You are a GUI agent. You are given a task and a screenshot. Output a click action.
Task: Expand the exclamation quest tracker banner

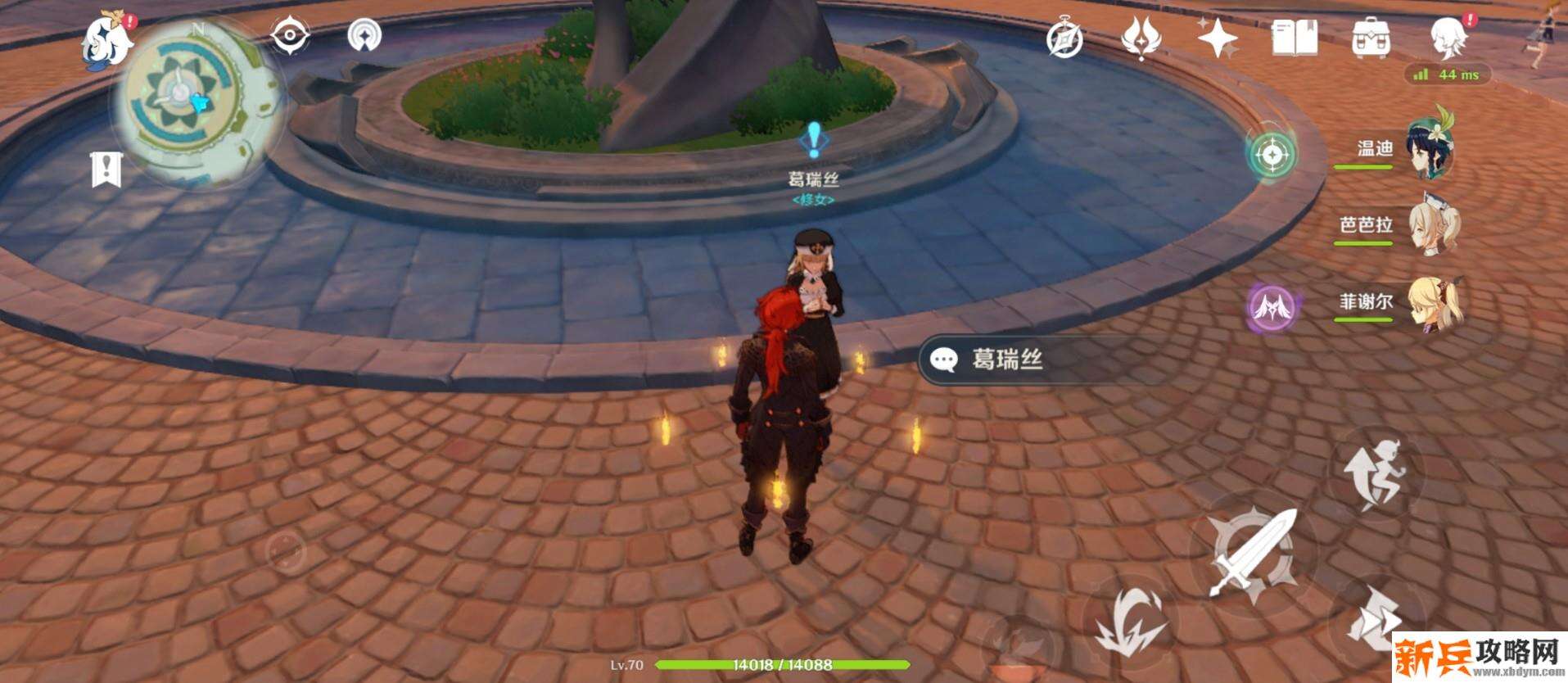coord(105,168)
